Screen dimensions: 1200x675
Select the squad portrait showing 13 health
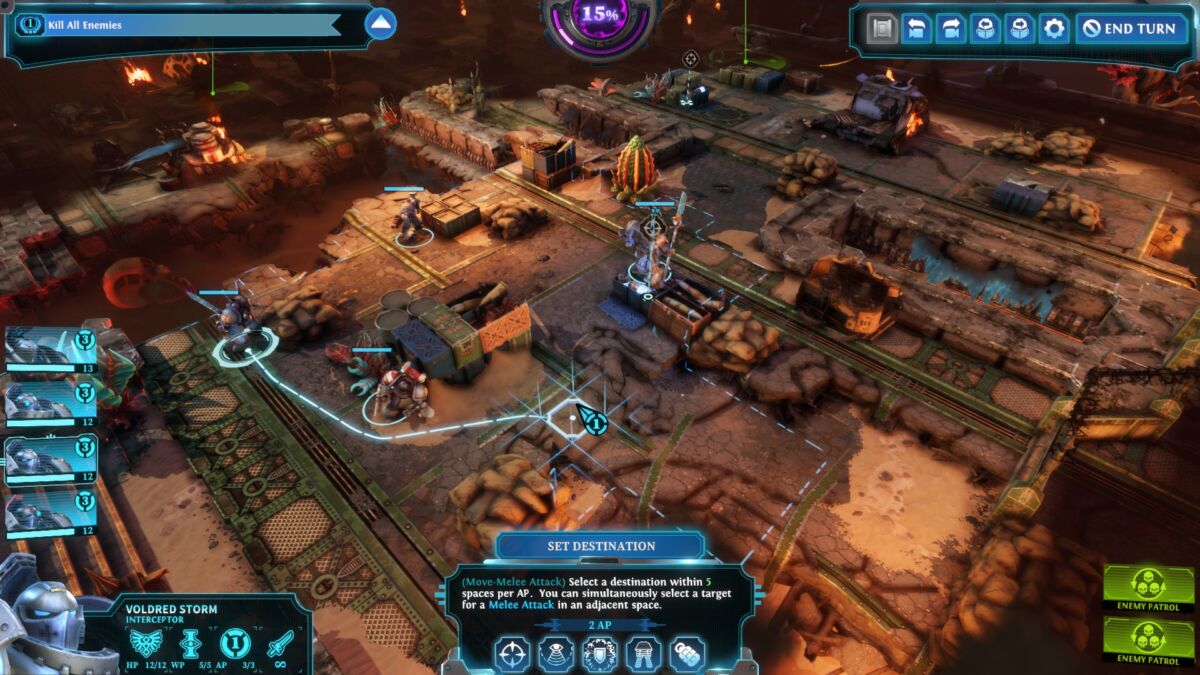click(x=50, y=350)
